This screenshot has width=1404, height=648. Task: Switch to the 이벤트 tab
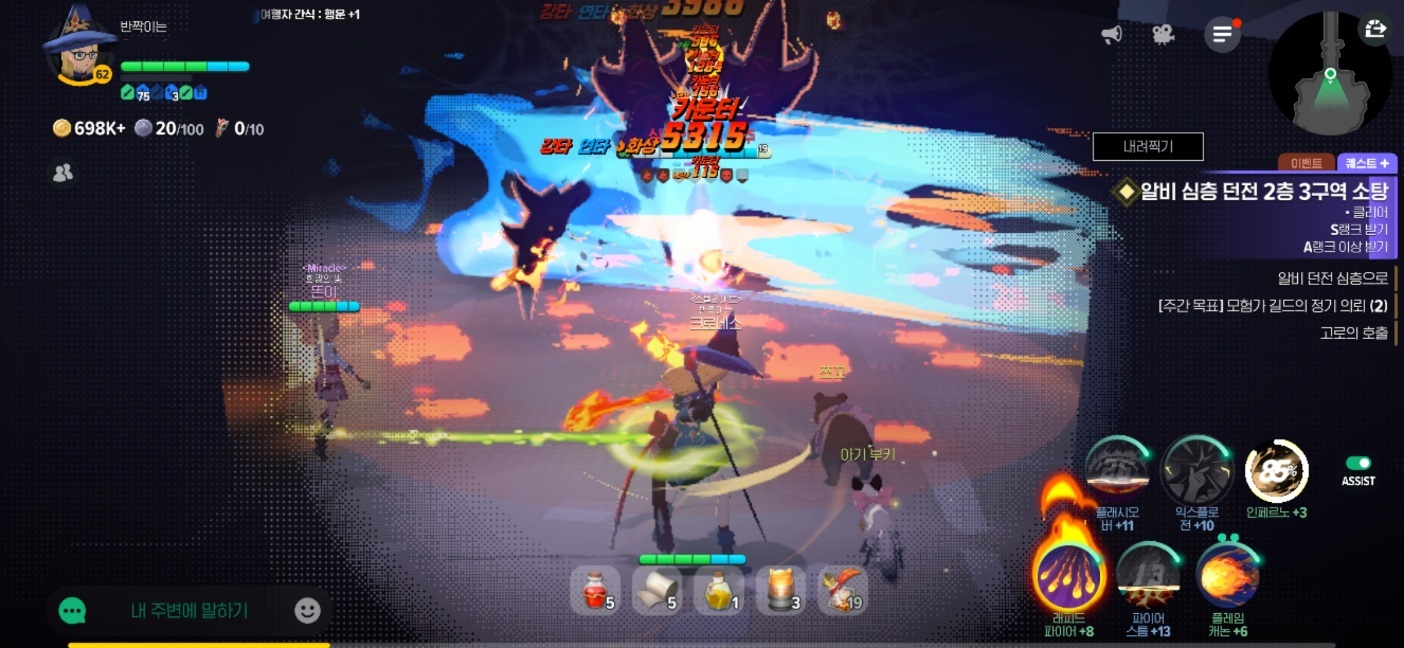pos(1306,163)
